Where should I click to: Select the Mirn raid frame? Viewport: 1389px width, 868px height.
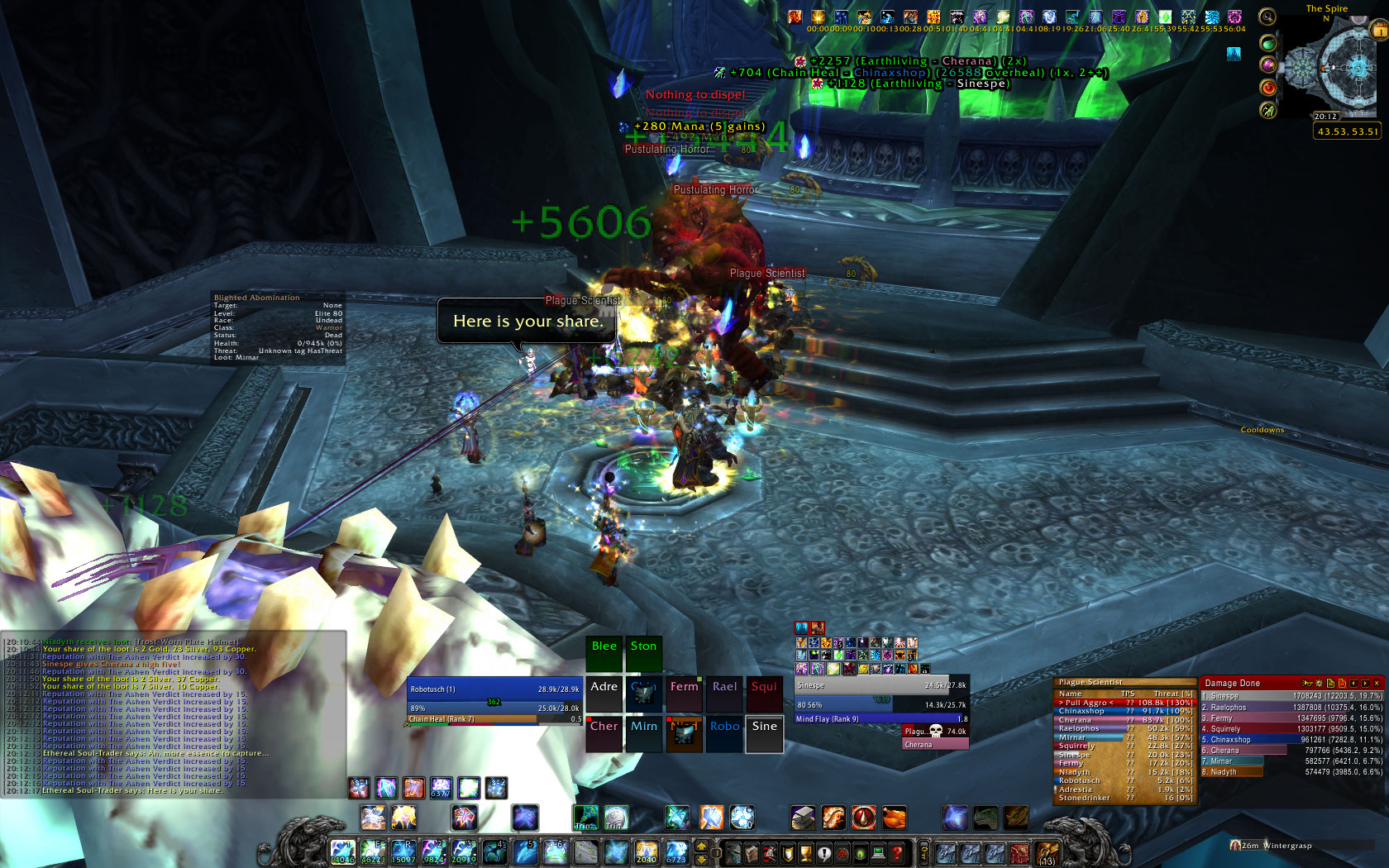click(x=644, y=734)
